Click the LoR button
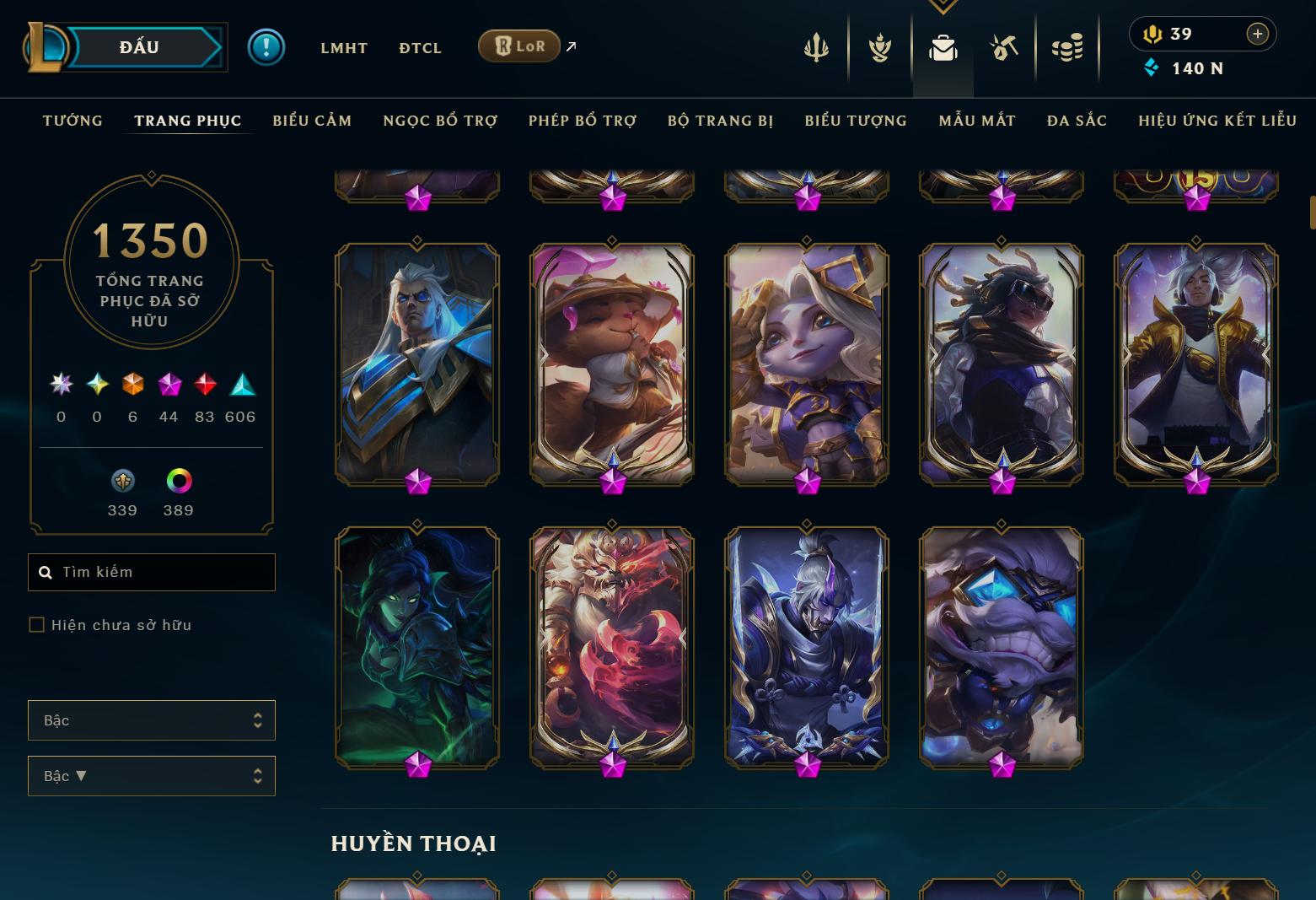Image resolution: width=1316 pixels, height=900 pixels. (x=519, y=46)
